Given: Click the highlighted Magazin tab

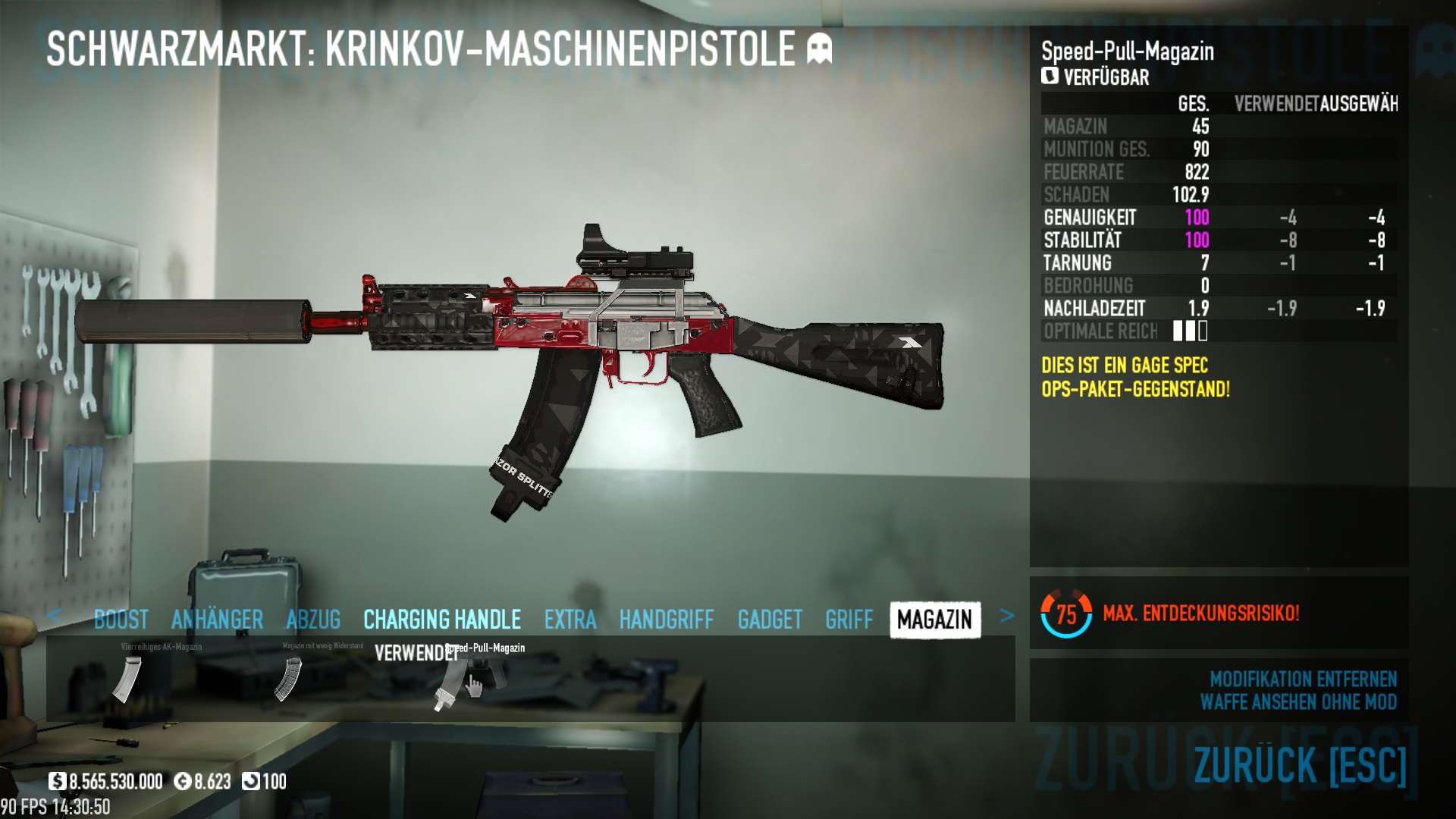Looking at the screenshot, I should [x=934, y=620].
